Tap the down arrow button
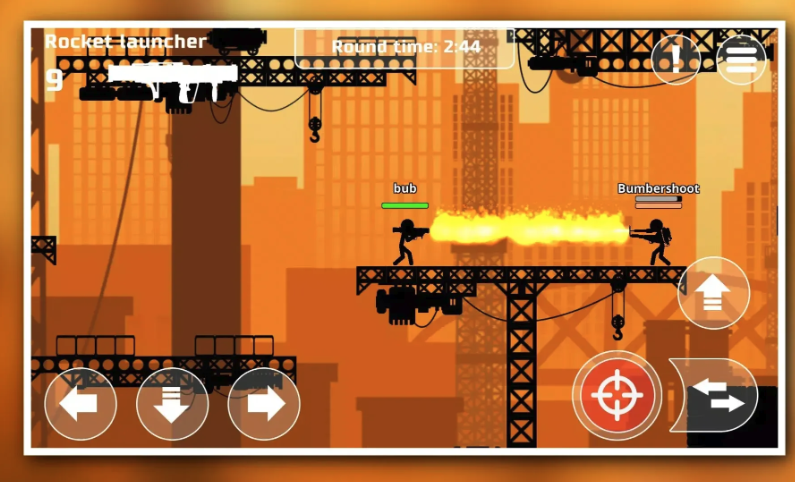Viewport: 795px width, 482px height. (x=172, y=404)
